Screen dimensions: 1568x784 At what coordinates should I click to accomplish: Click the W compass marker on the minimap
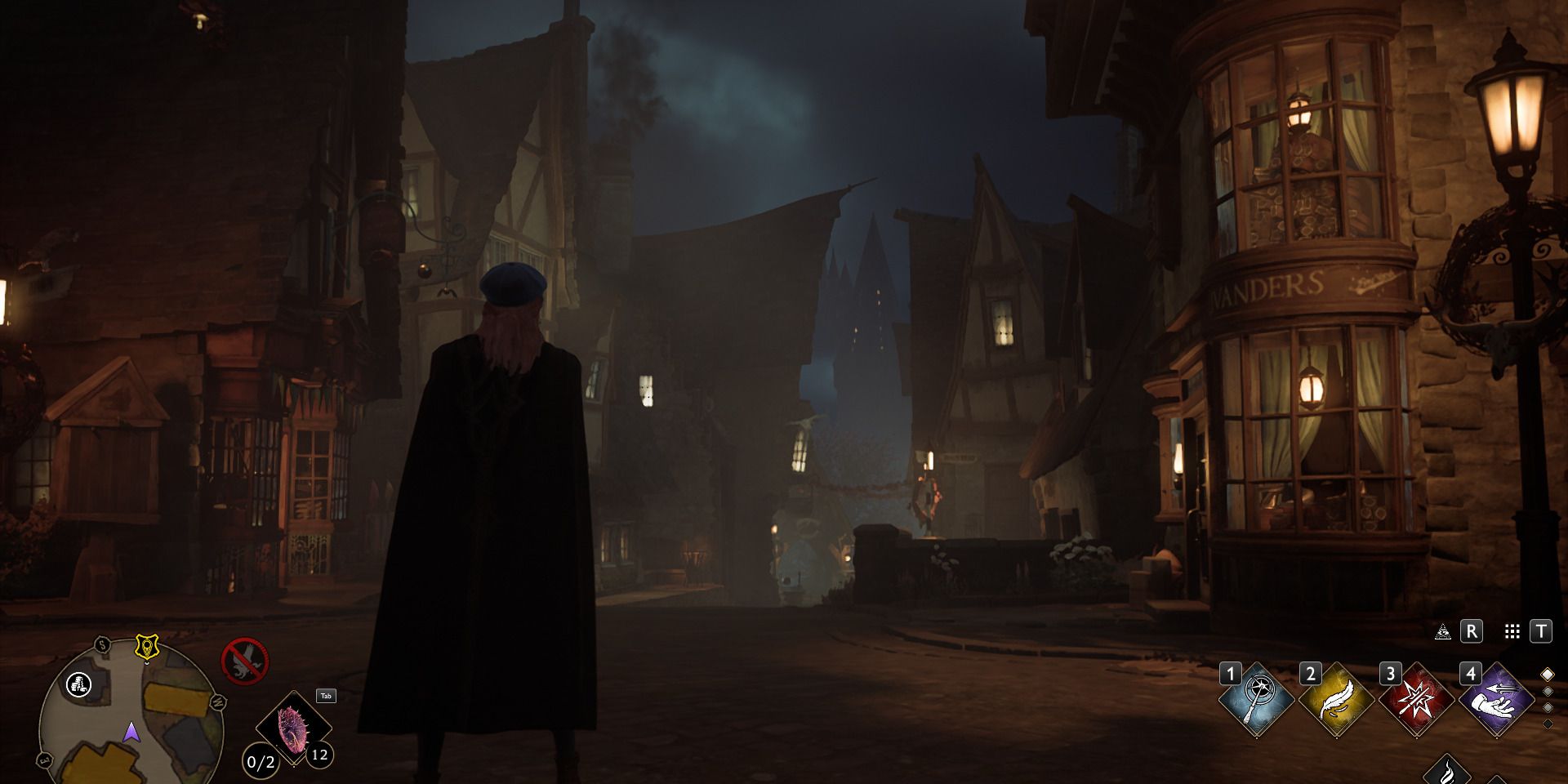(x=219, y=702)
